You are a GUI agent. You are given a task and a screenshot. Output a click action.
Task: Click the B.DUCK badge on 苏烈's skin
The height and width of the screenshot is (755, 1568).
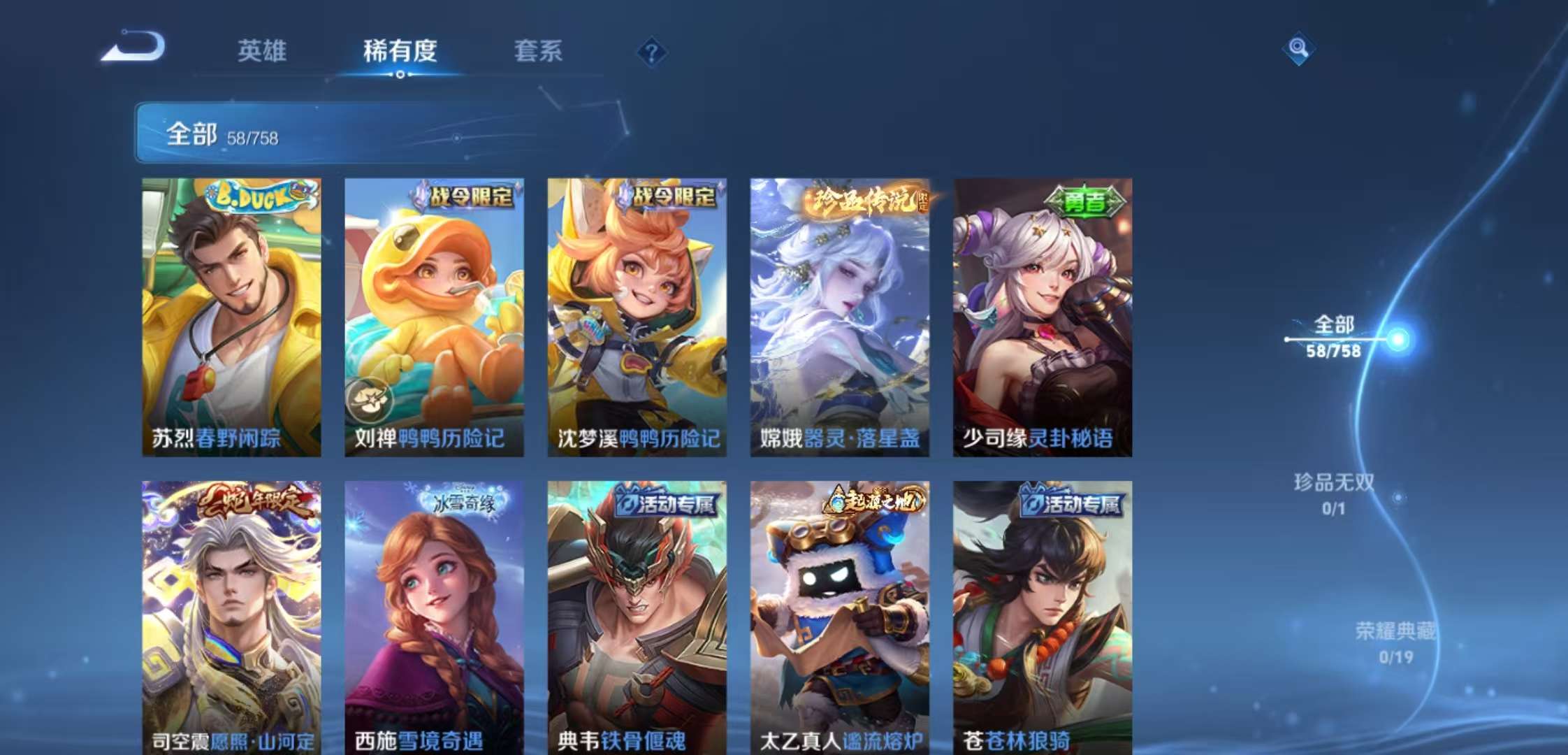pos(256,198)
